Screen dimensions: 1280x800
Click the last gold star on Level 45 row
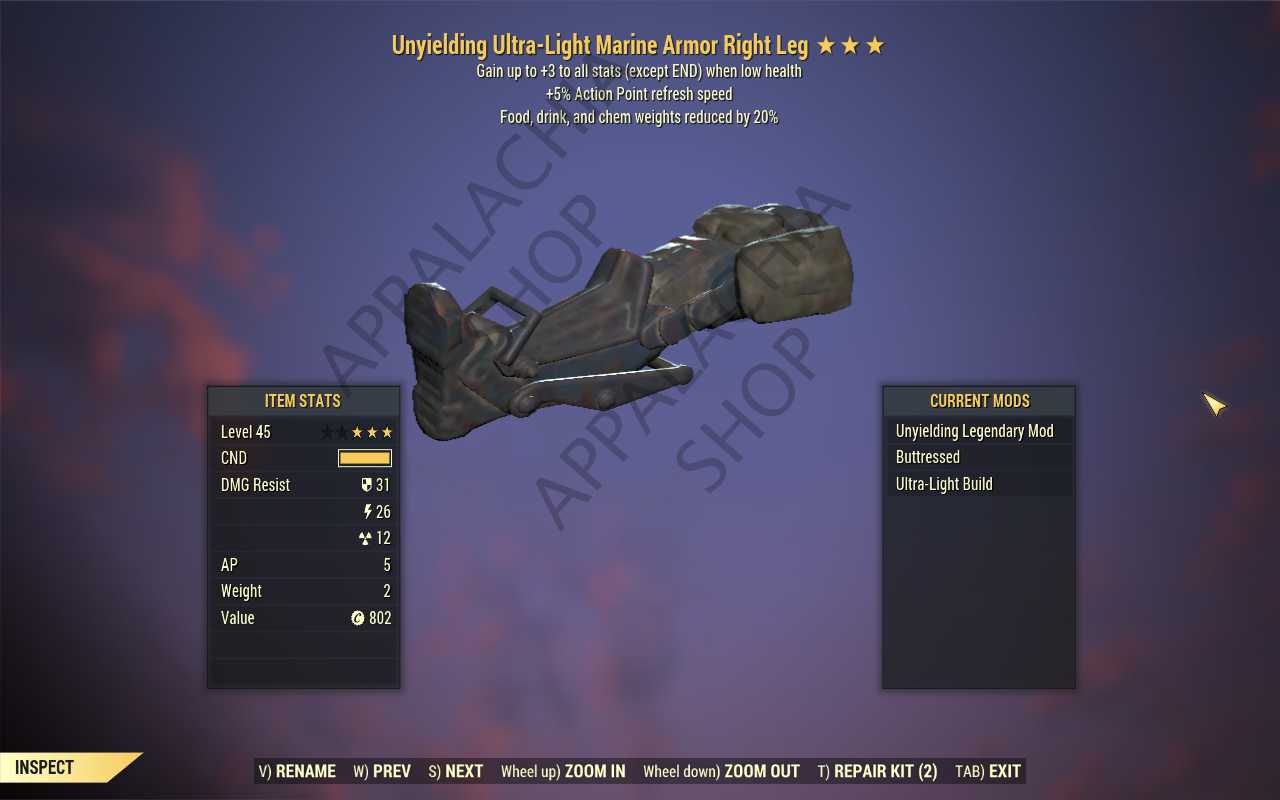click(x=388, y=432)
